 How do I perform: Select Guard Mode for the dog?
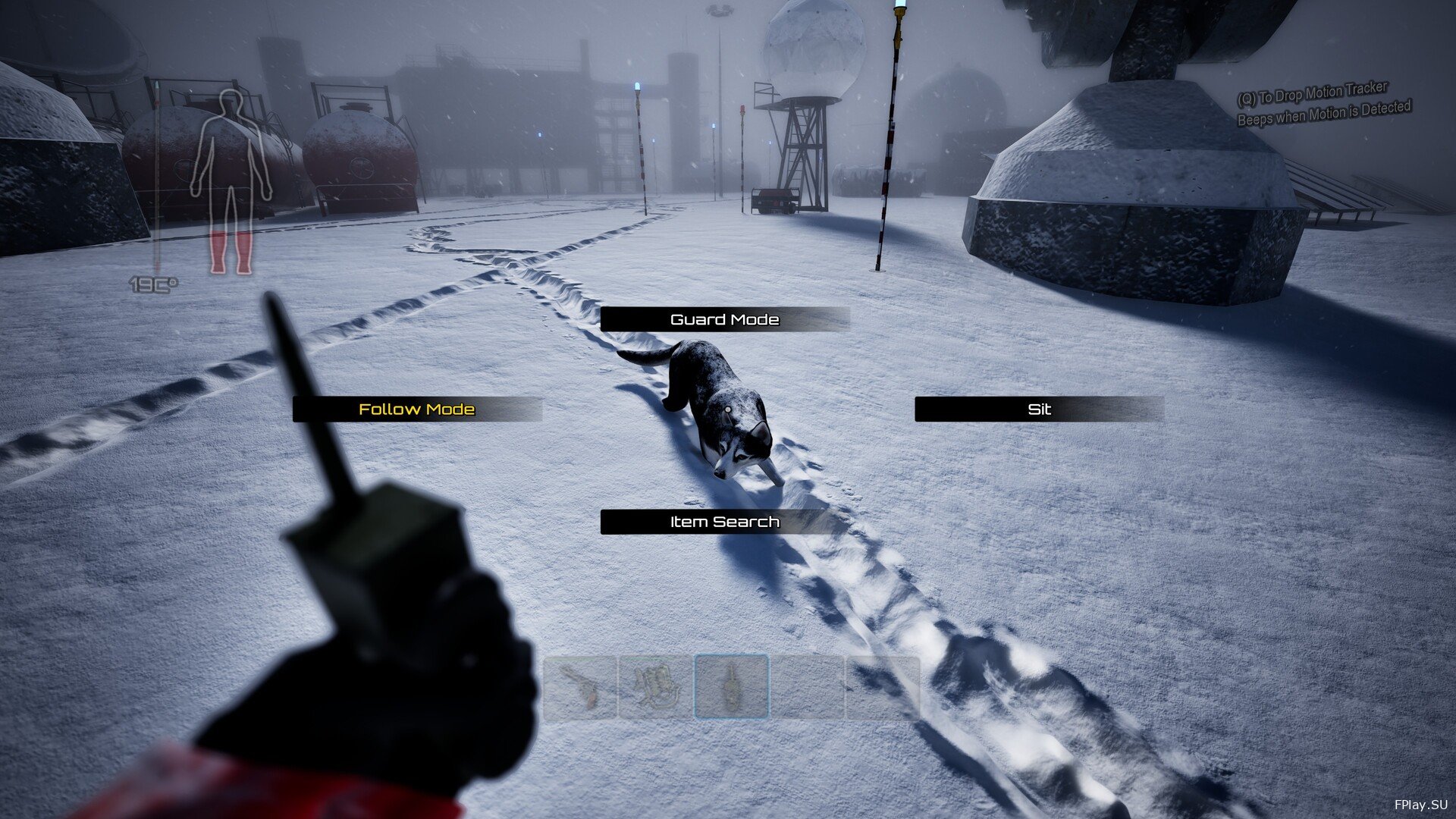click(724, 319)
